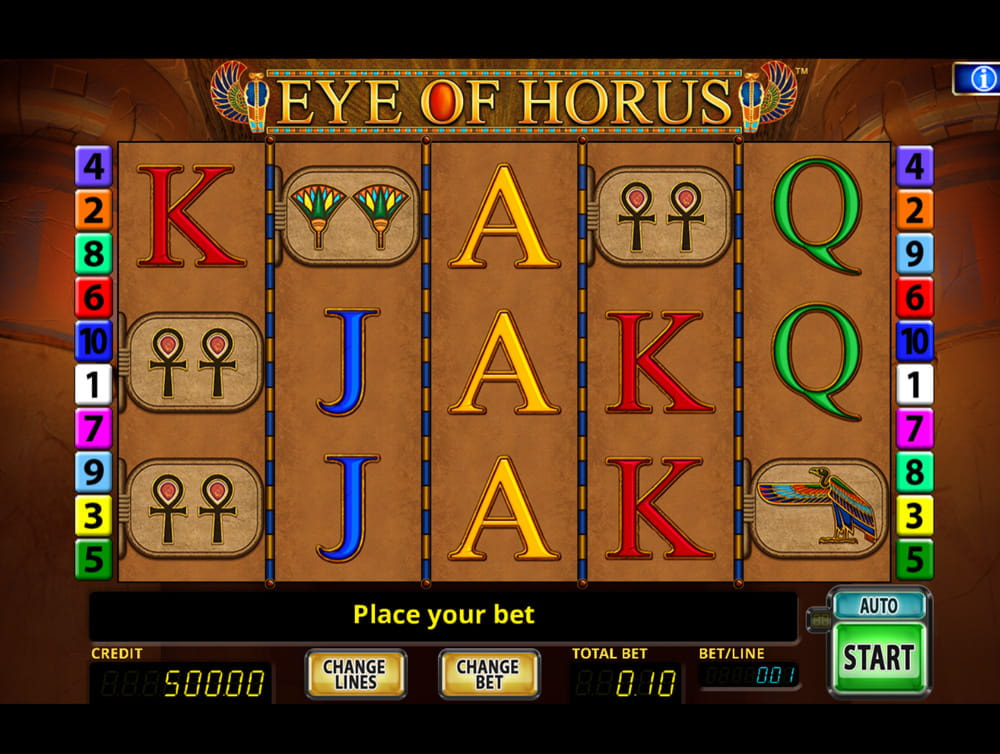Viewport: 1000px width, 754px height.
Task: Enable AUTO spin mode
Action: pyautogui.click(x=878, y=606)
